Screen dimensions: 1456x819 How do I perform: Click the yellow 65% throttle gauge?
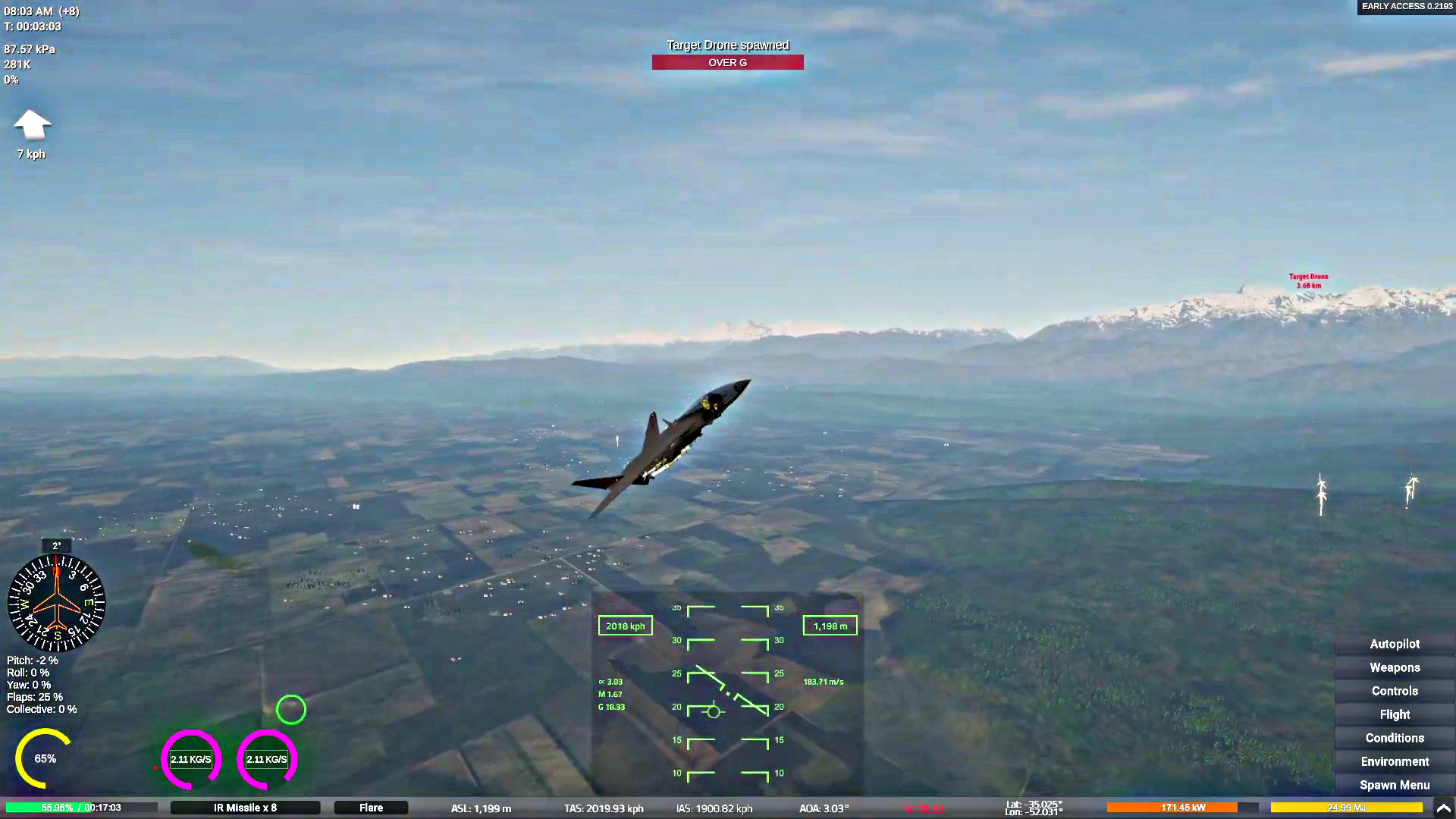coord(44,758)
